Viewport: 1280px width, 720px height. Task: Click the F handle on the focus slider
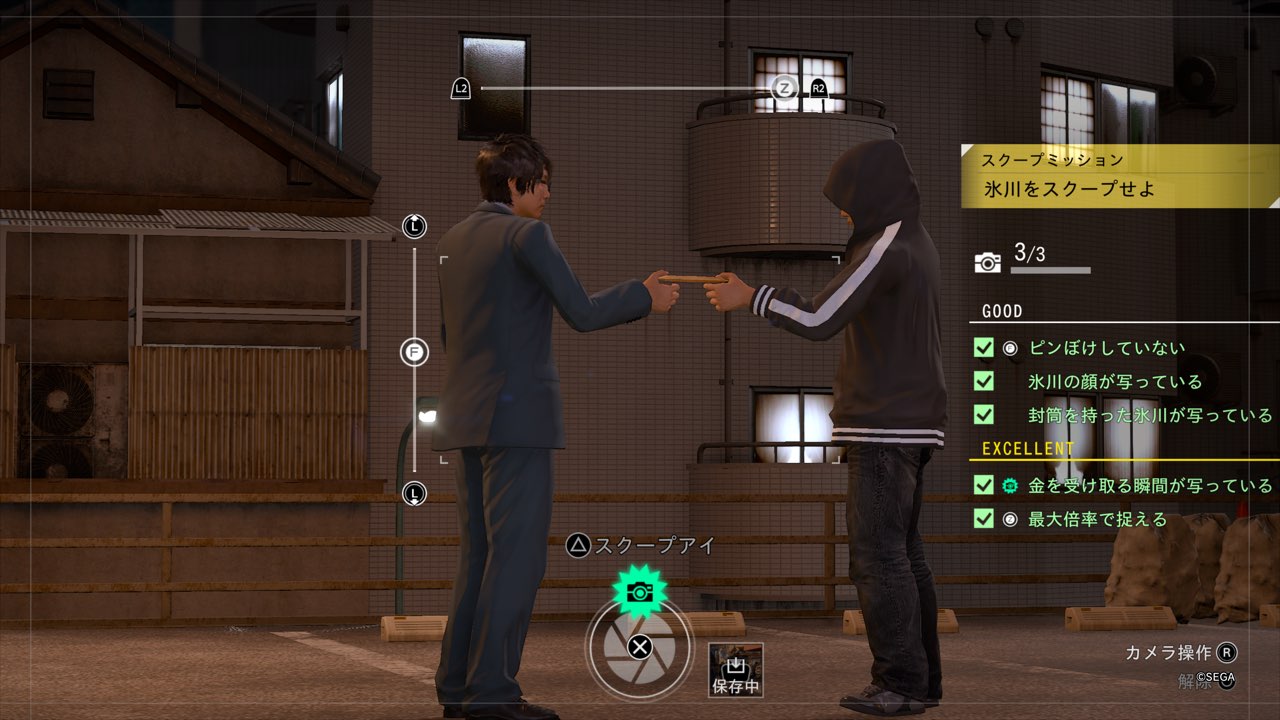414,352
